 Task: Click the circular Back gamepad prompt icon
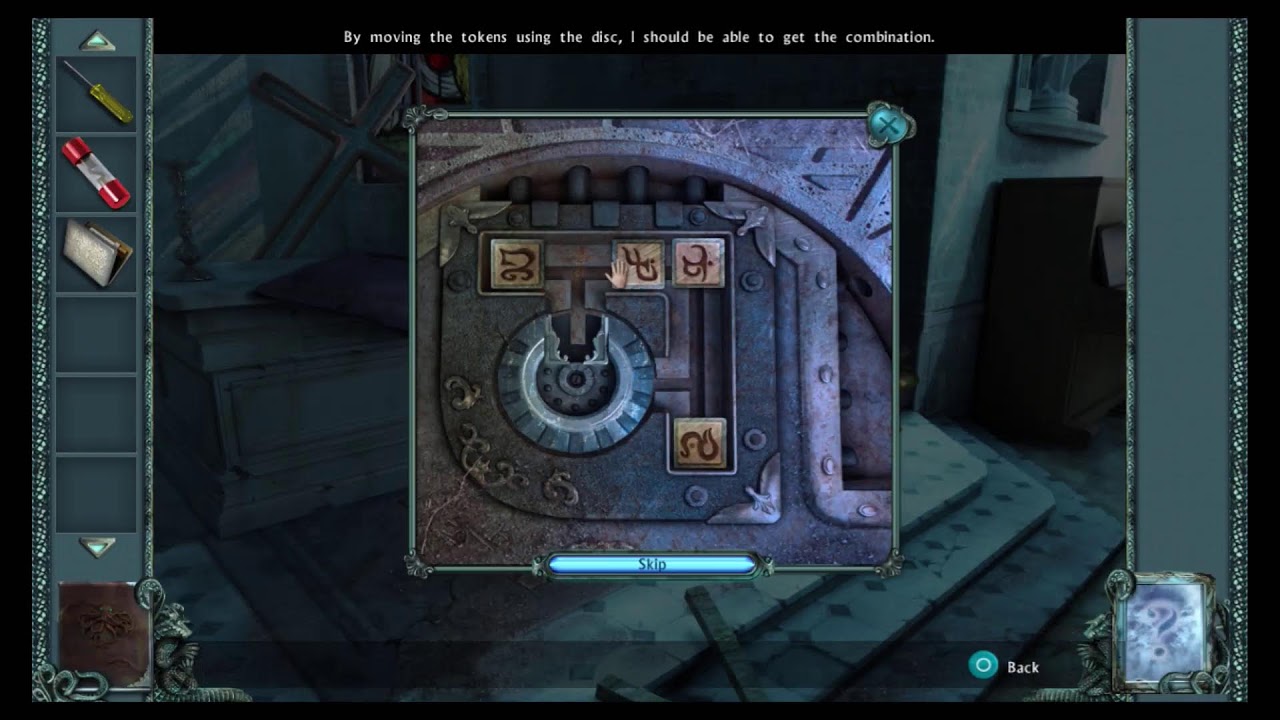coord(983,663)
